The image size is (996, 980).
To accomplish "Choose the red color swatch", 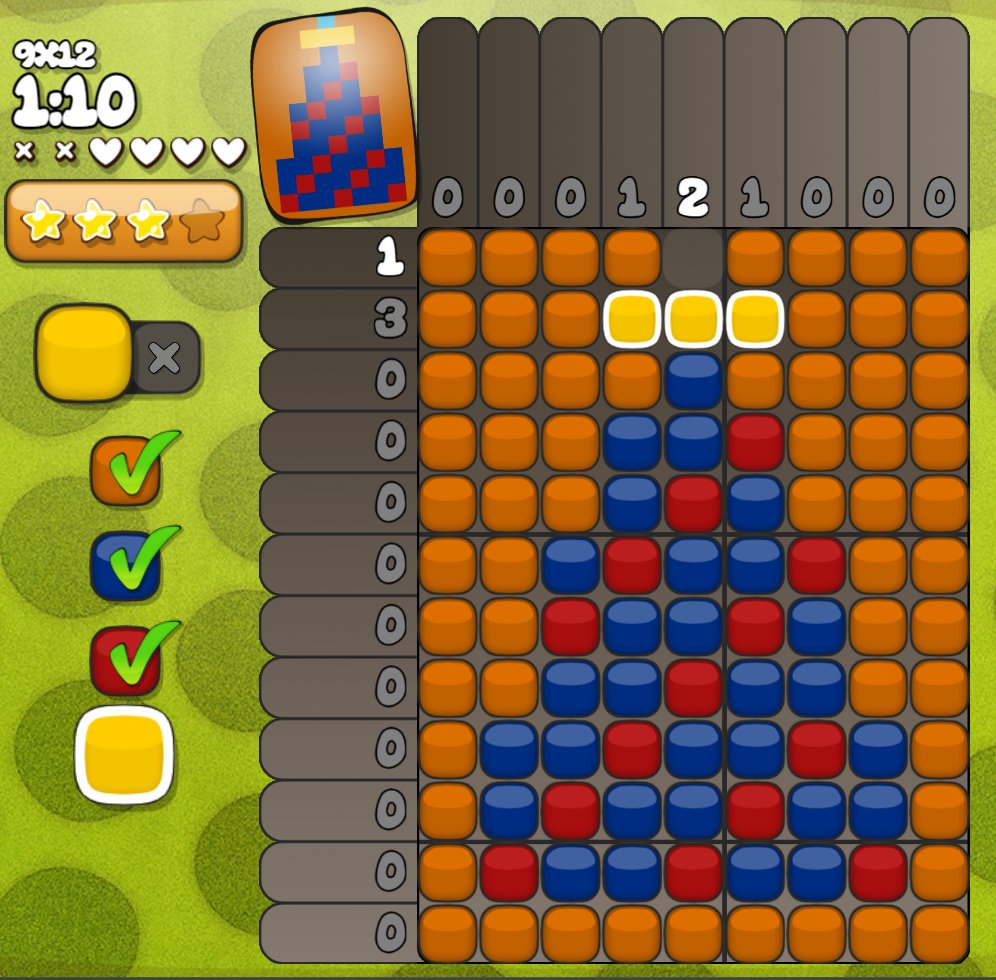I will coord(126,661).
